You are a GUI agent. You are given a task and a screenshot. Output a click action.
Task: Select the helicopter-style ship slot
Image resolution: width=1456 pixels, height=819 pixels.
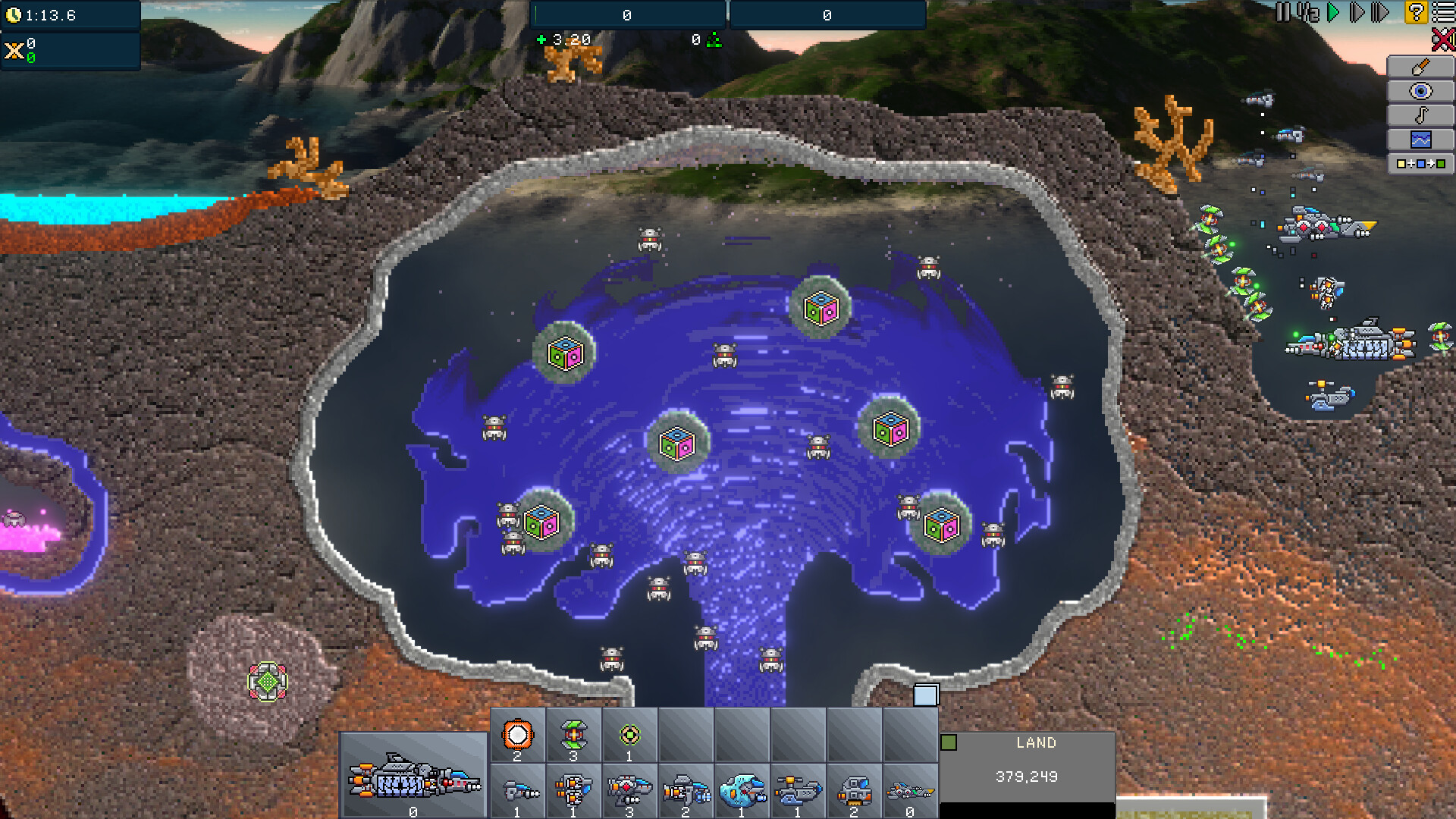tap(799, 792)
